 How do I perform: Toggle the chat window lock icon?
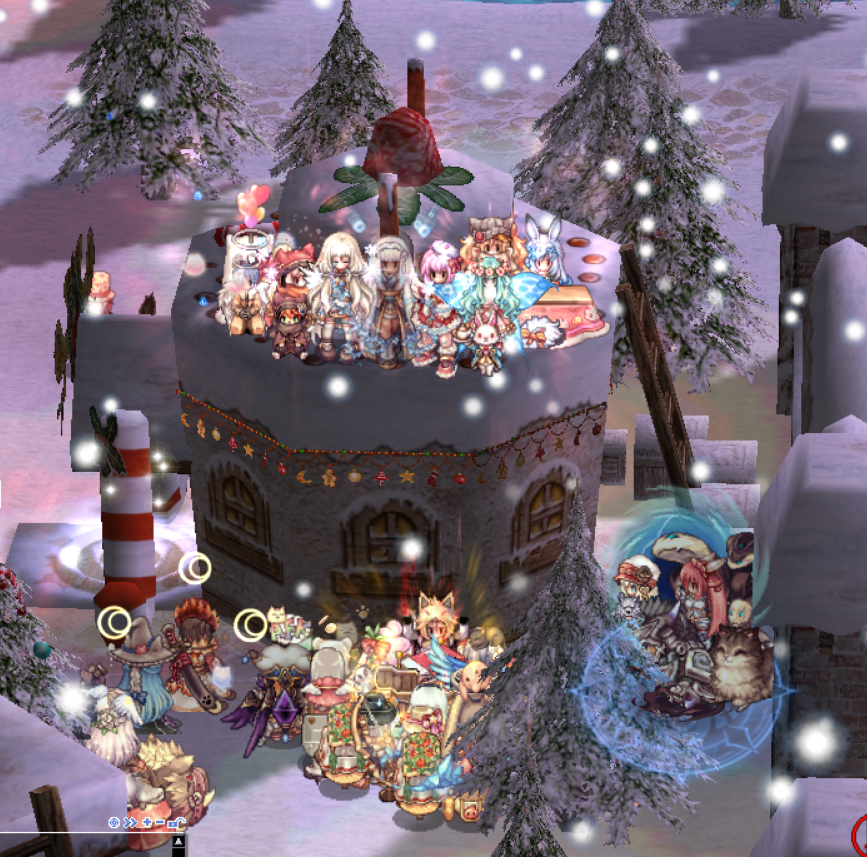[176, 822]
